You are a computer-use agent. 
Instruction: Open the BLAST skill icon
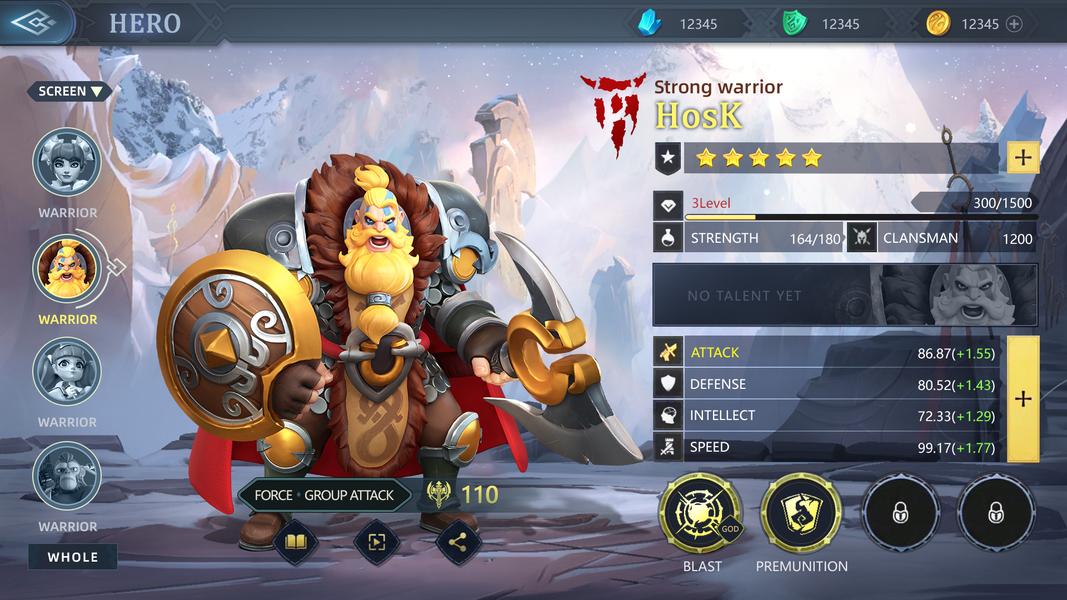(x=700, y=514)
